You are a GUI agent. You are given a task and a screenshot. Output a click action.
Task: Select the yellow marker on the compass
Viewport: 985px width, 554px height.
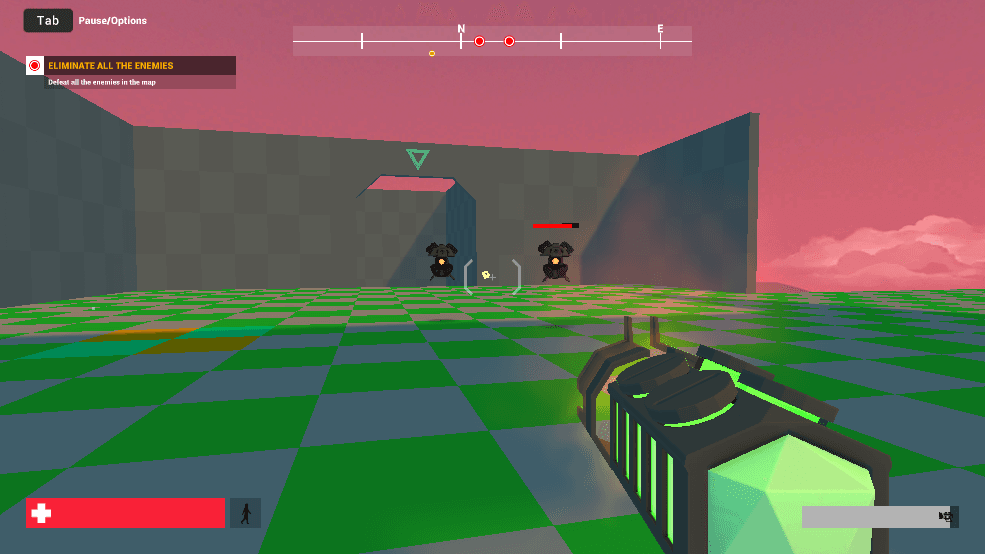[432, 53]
